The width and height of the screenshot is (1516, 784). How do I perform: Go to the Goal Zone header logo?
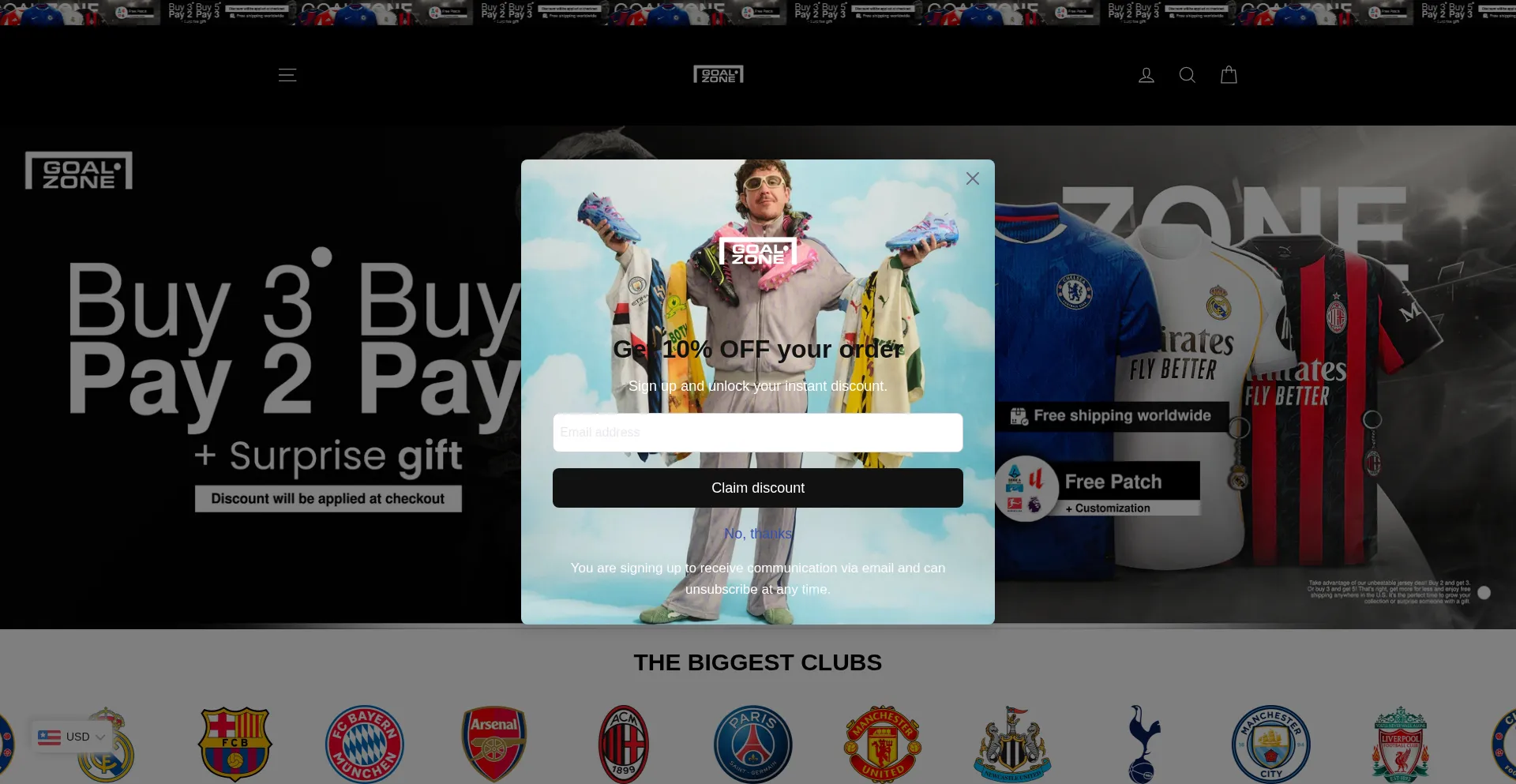(x=718, y=75)
